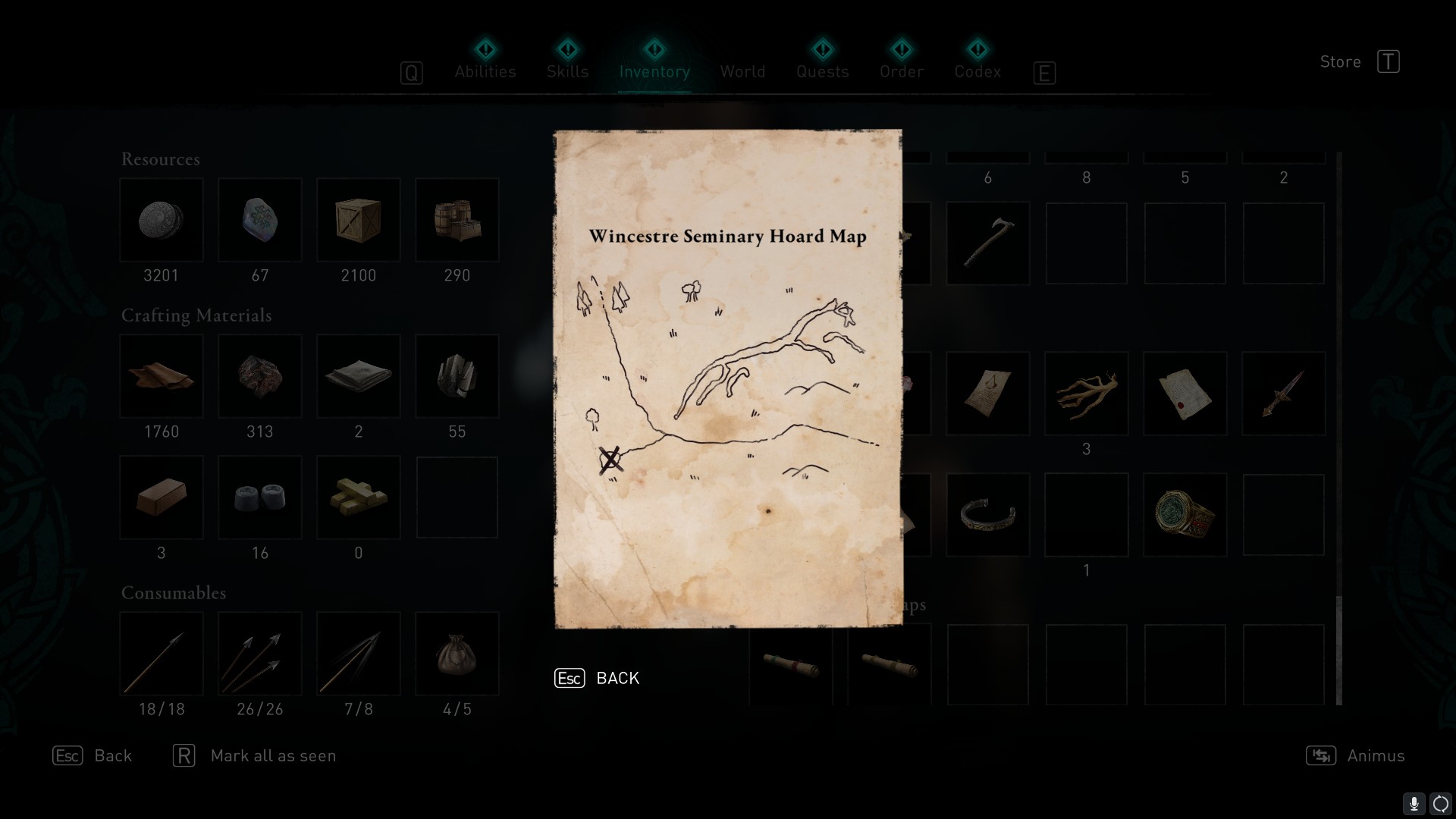
Task: Select the triple arrows ammunition slot
Action: (x=260, y=654)
